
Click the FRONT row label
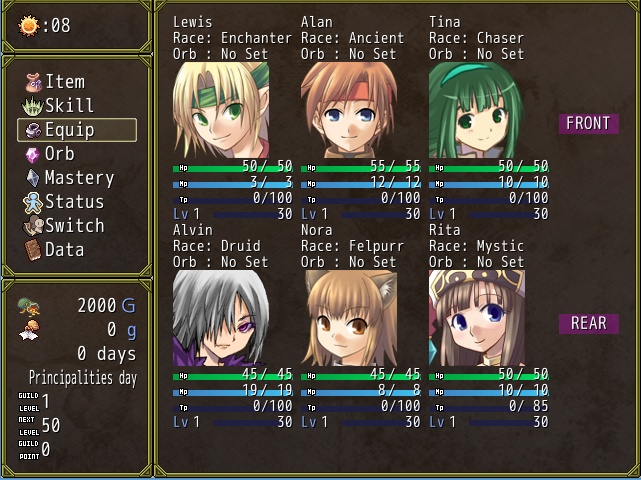[x=588, y=124]
